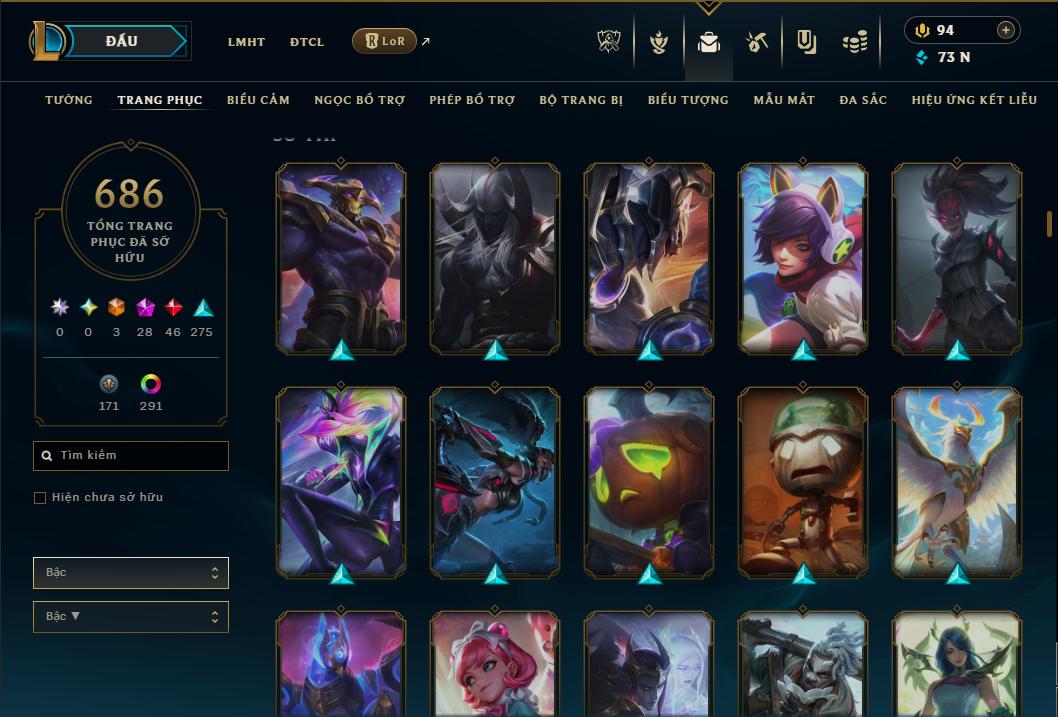Open the NGỌC BỔ TRỢ tab

(359, 100)
